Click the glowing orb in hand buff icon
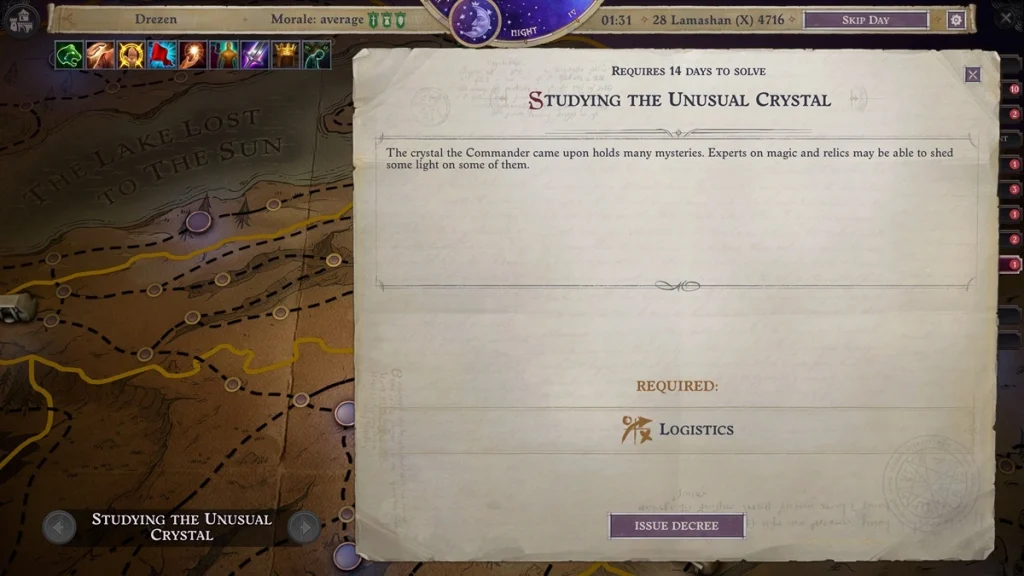 [x=193, y=55]
